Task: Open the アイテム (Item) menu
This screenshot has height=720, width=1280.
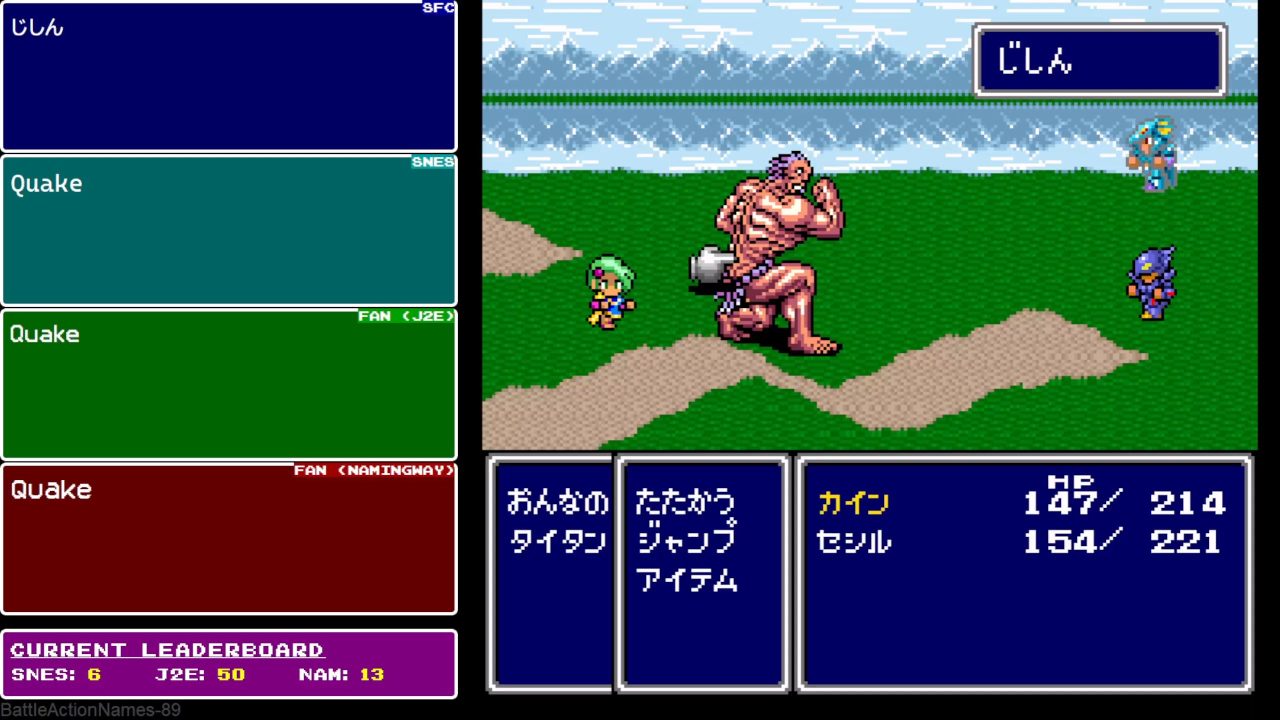Action: click(687, 580)
